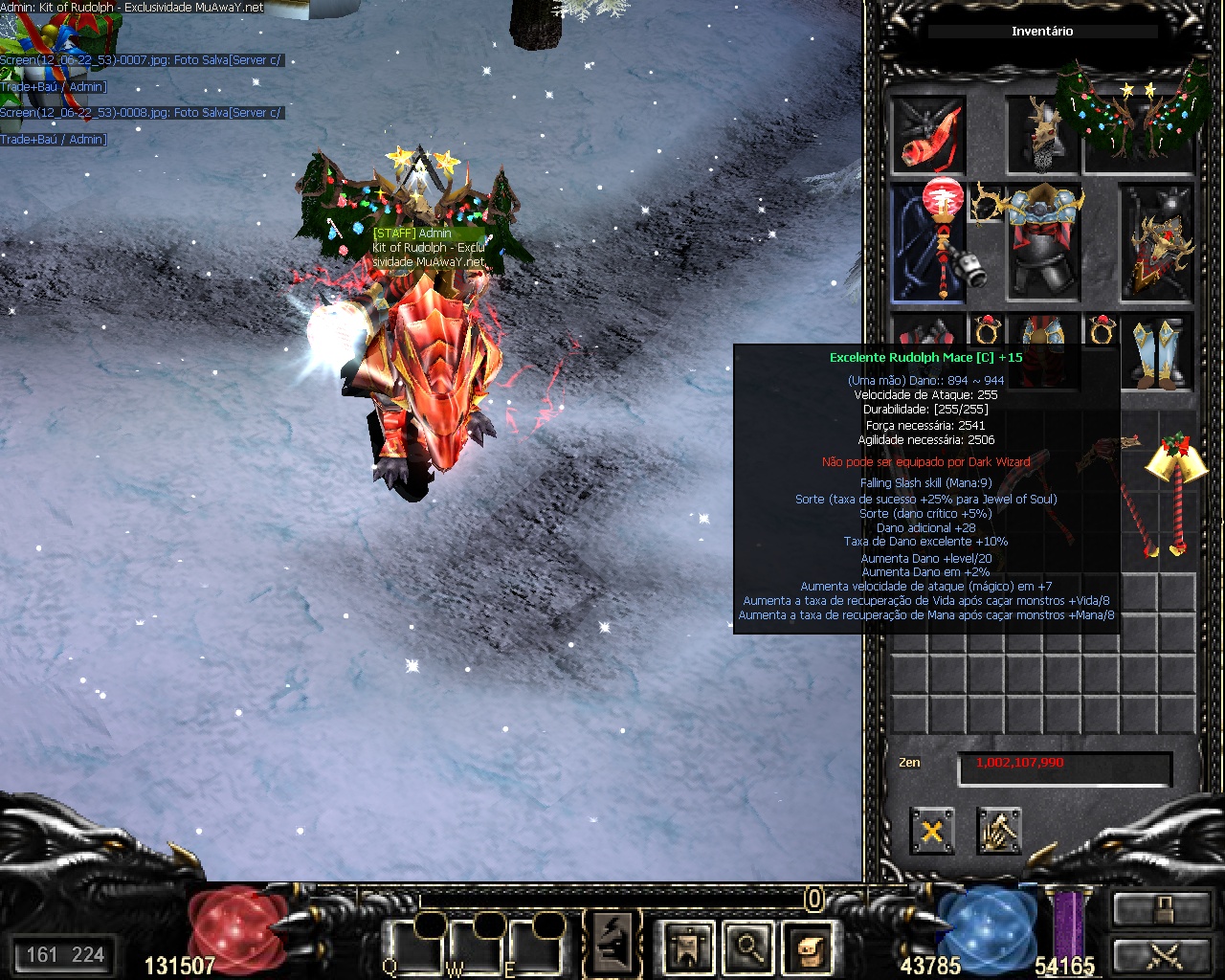Click the magnifying glass button on the bottom bar
The width and height of the screenshot is (1225, 980).
point(747,947)
